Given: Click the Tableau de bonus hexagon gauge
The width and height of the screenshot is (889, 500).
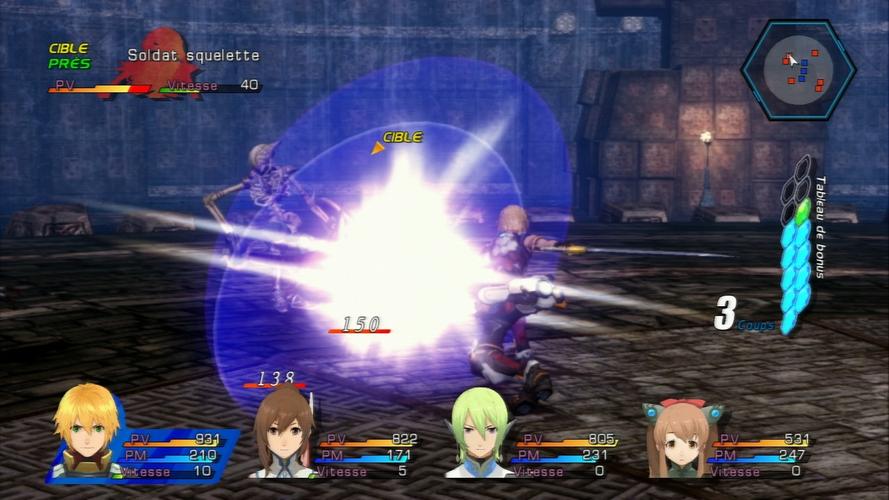Looking at the screenshot, I should 795,245.
